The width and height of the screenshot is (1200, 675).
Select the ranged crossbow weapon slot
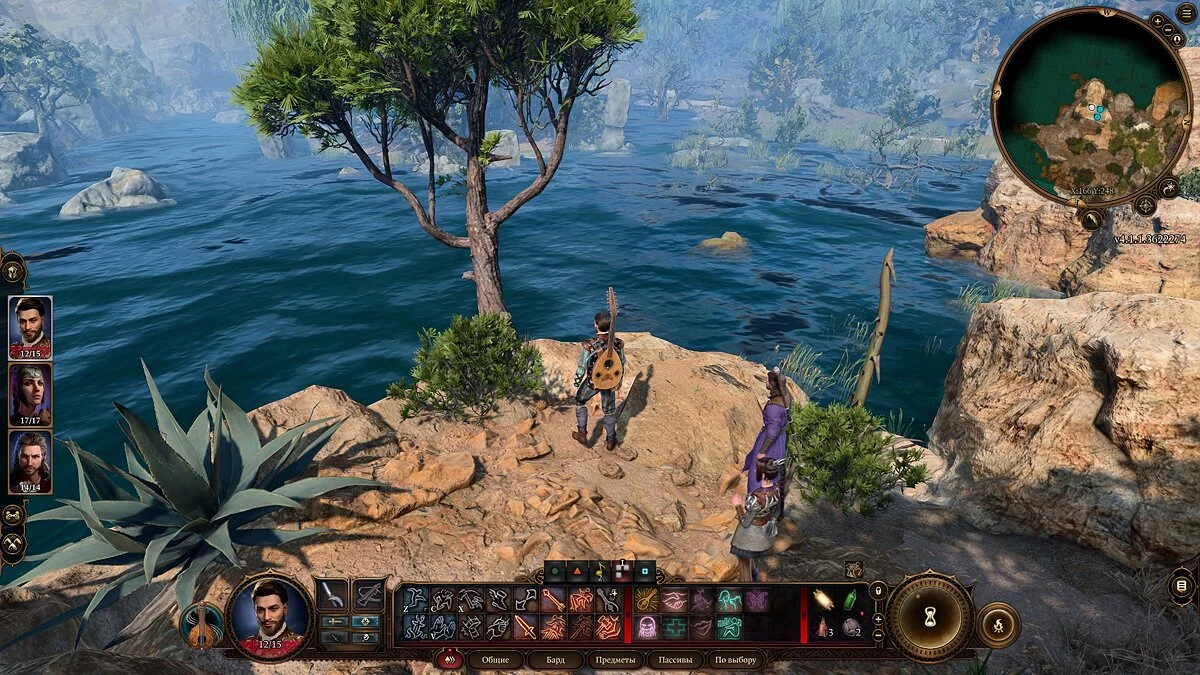369,595
